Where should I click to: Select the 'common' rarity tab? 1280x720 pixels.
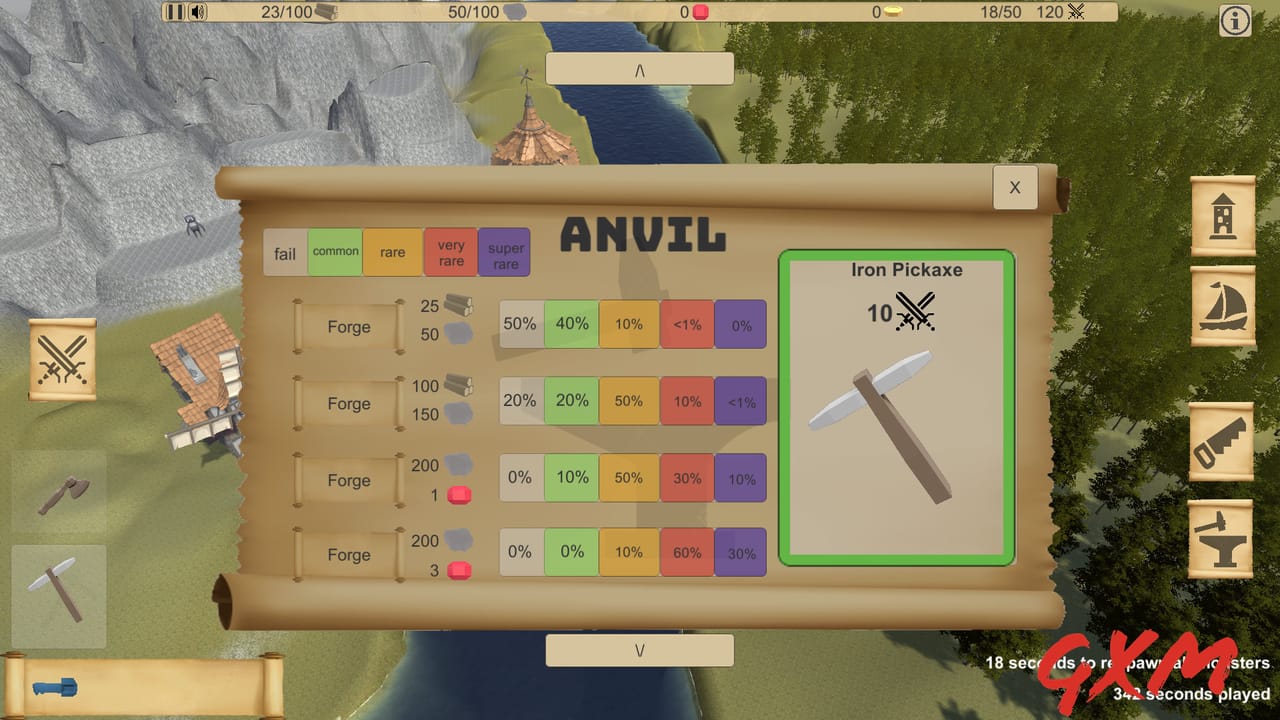pos(335,251)
